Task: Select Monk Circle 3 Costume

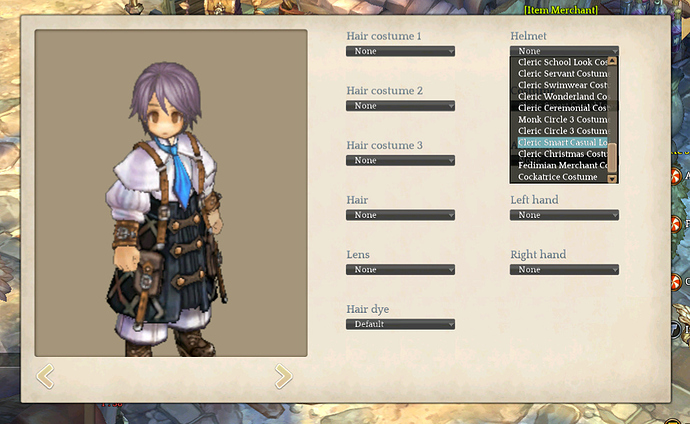Action: 562,120
